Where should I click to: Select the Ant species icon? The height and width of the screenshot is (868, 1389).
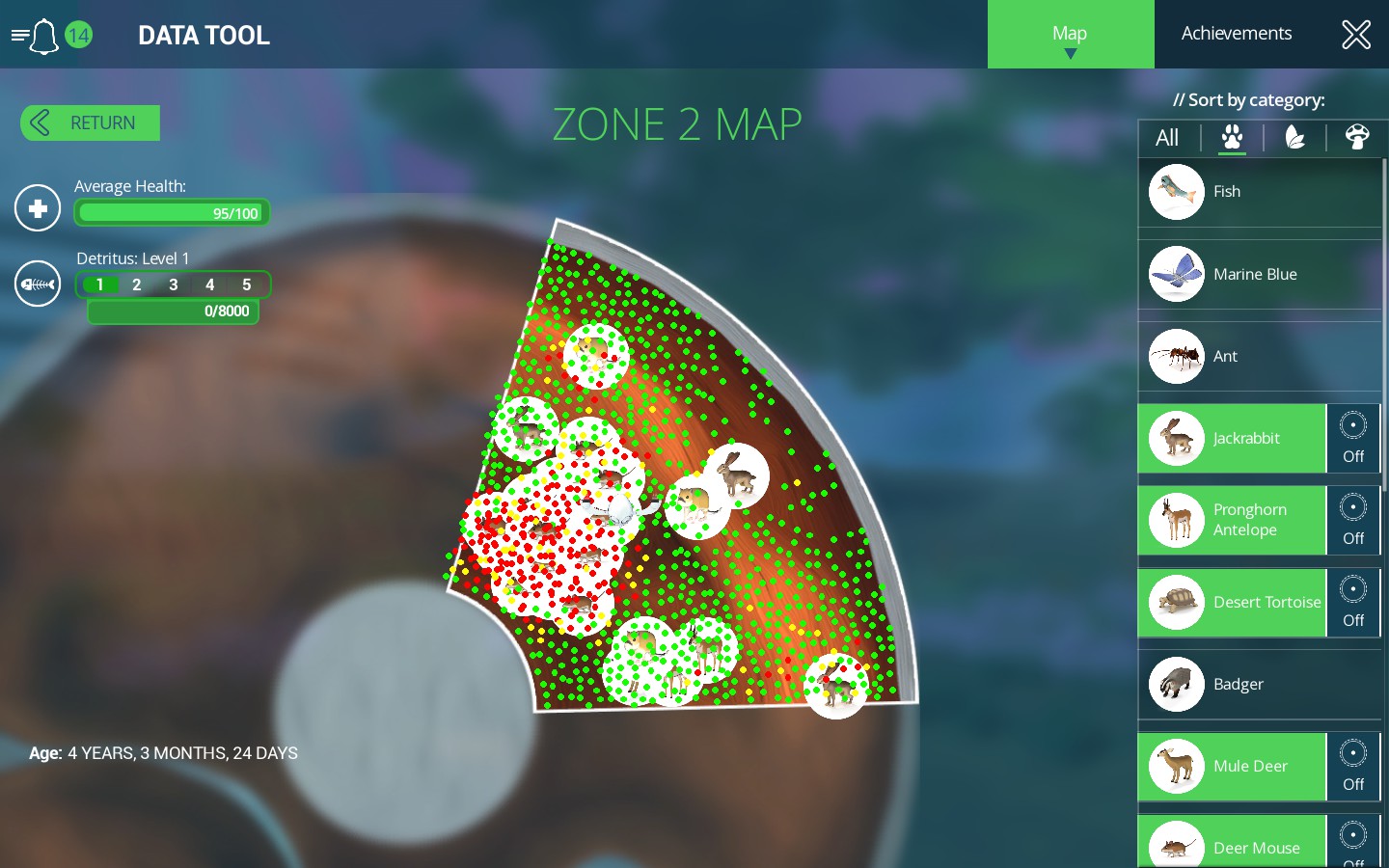[1176, 356]
